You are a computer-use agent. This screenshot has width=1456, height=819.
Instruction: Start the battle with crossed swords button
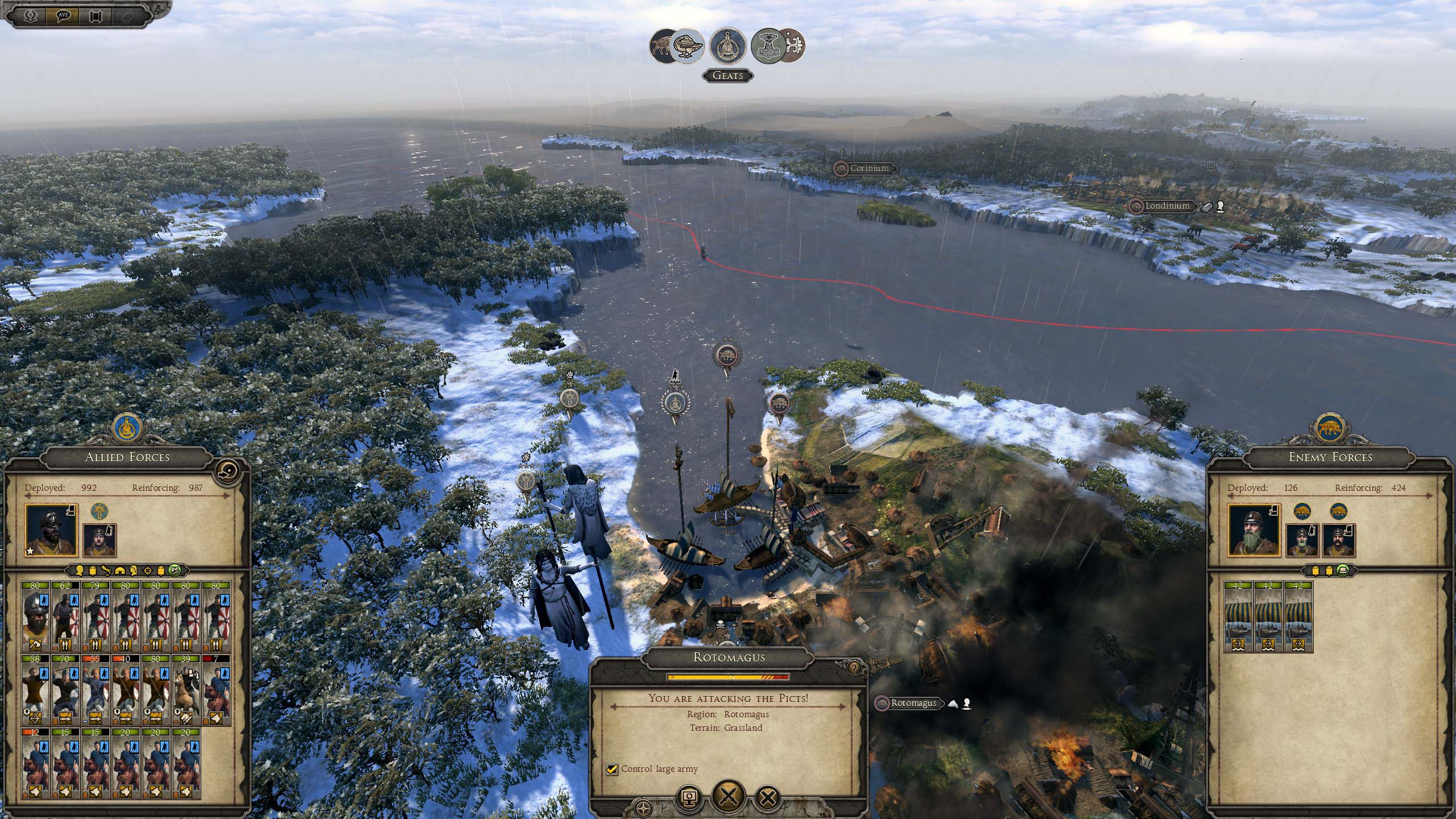pyautogui.click(x=729, y=797)
